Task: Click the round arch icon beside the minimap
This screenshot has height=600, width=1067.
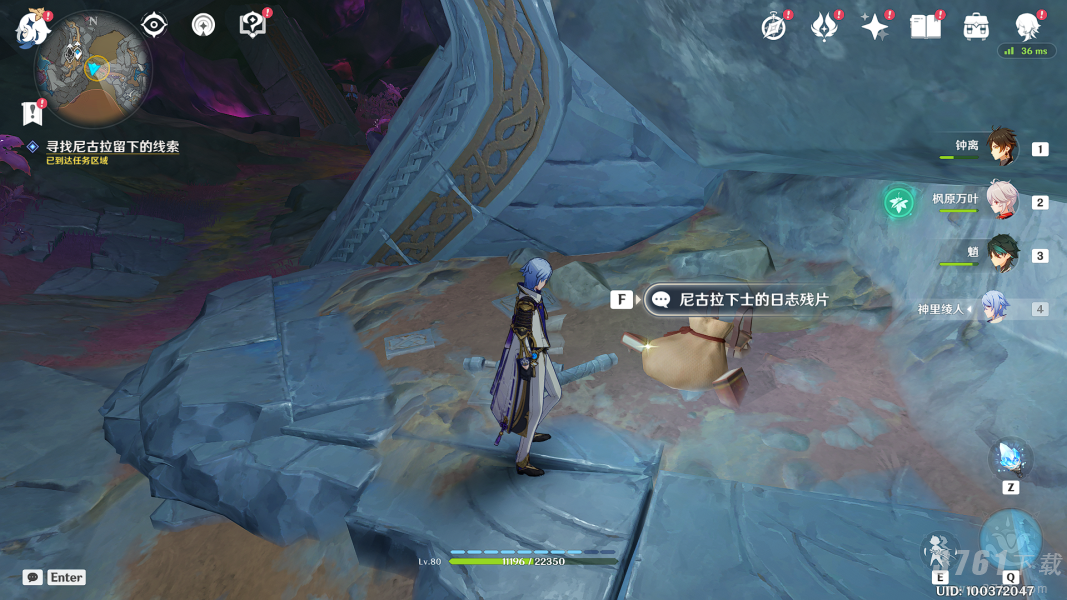Action: (203, 25)
